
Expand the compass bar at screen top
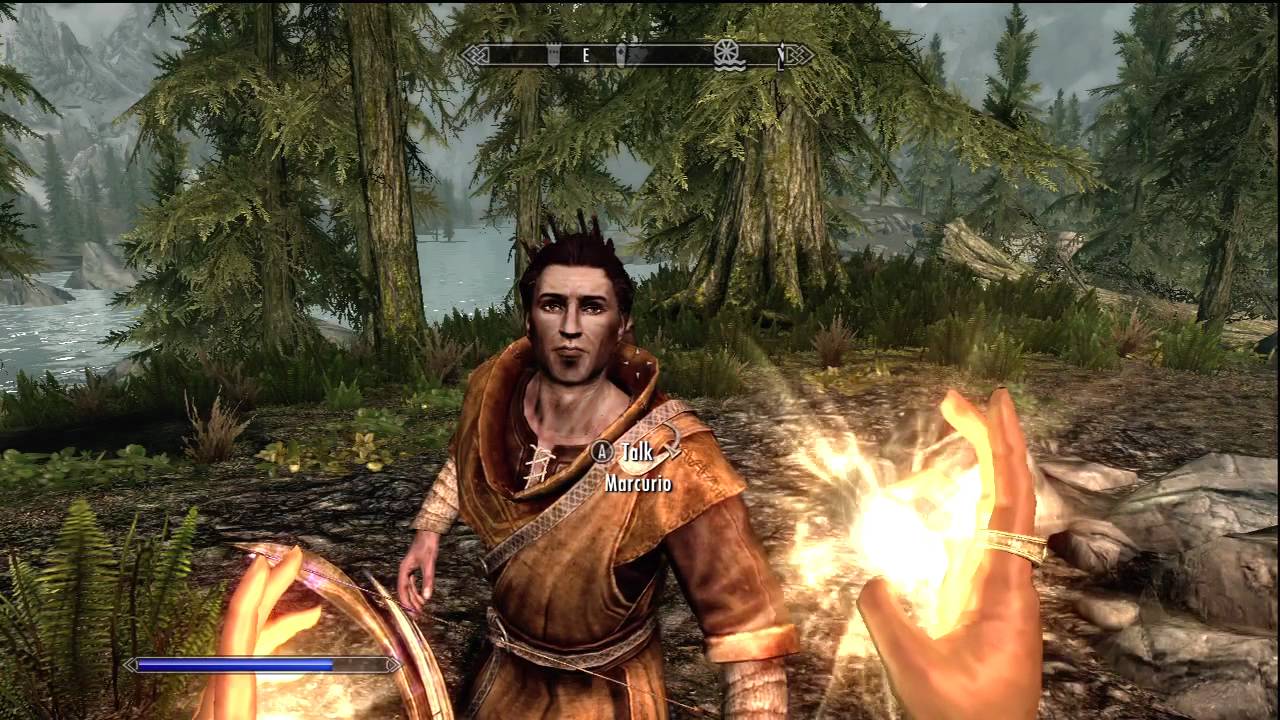pos(640,55)
